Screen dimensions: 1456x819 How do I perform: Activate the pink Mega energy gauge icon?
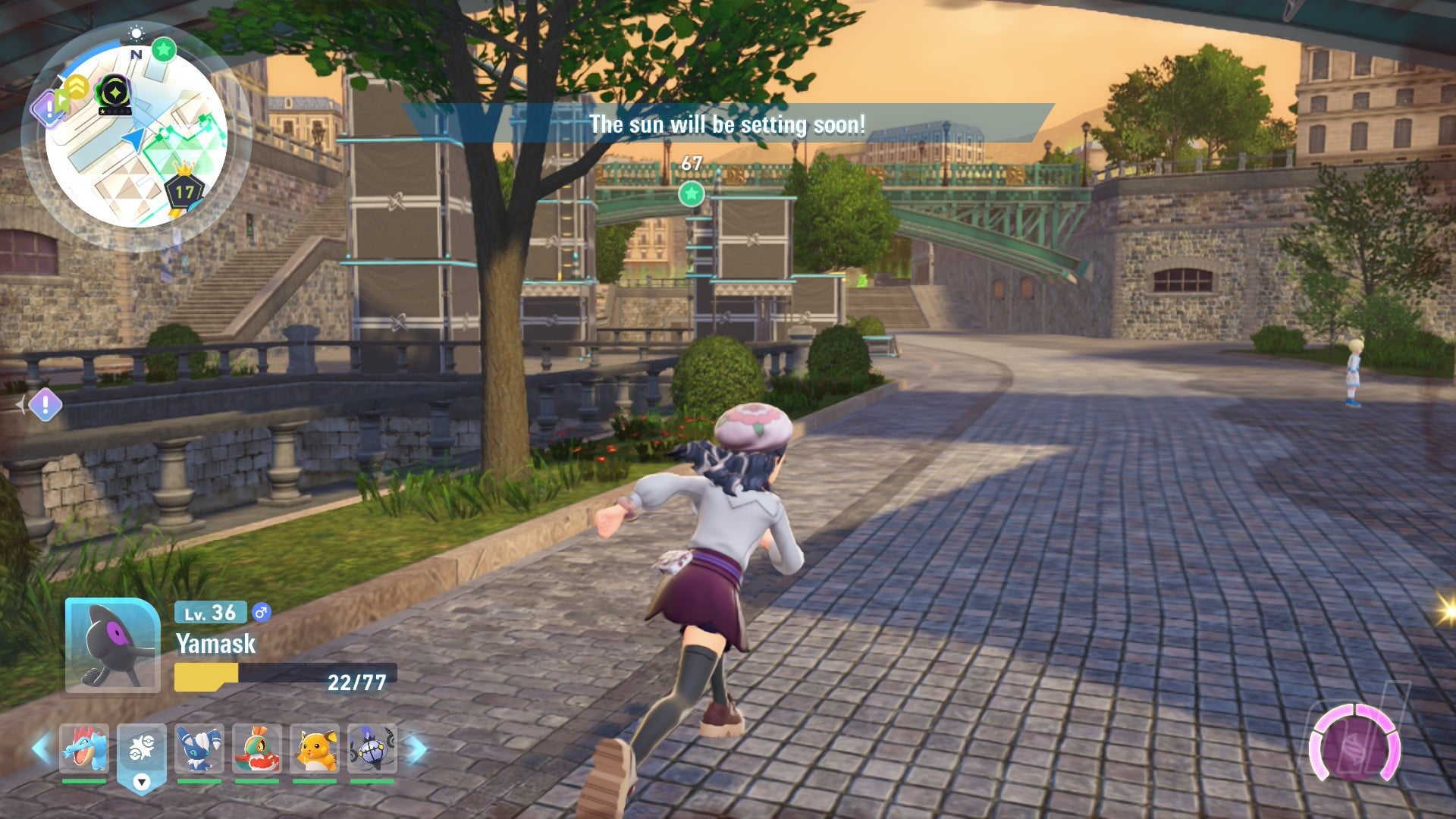(x=1355, y=745)
